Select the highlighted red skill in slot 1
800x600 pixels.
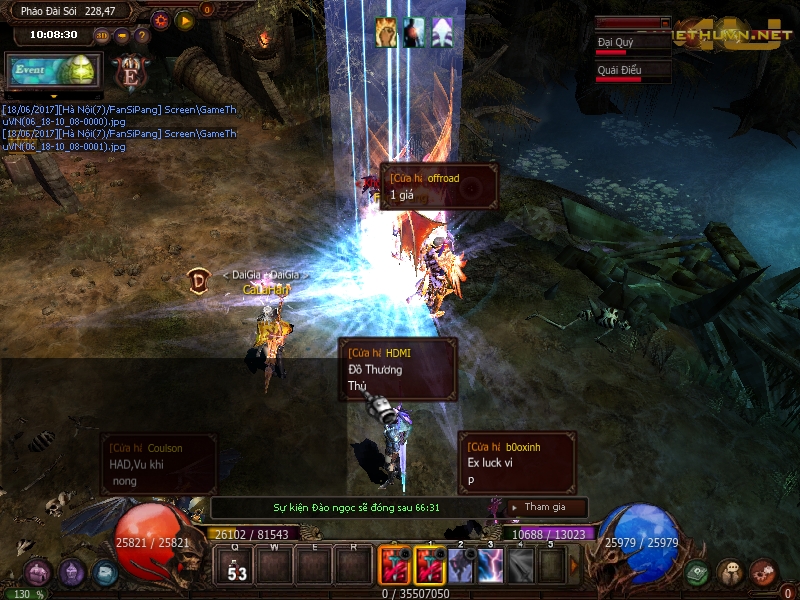click(x=430, y=566)
